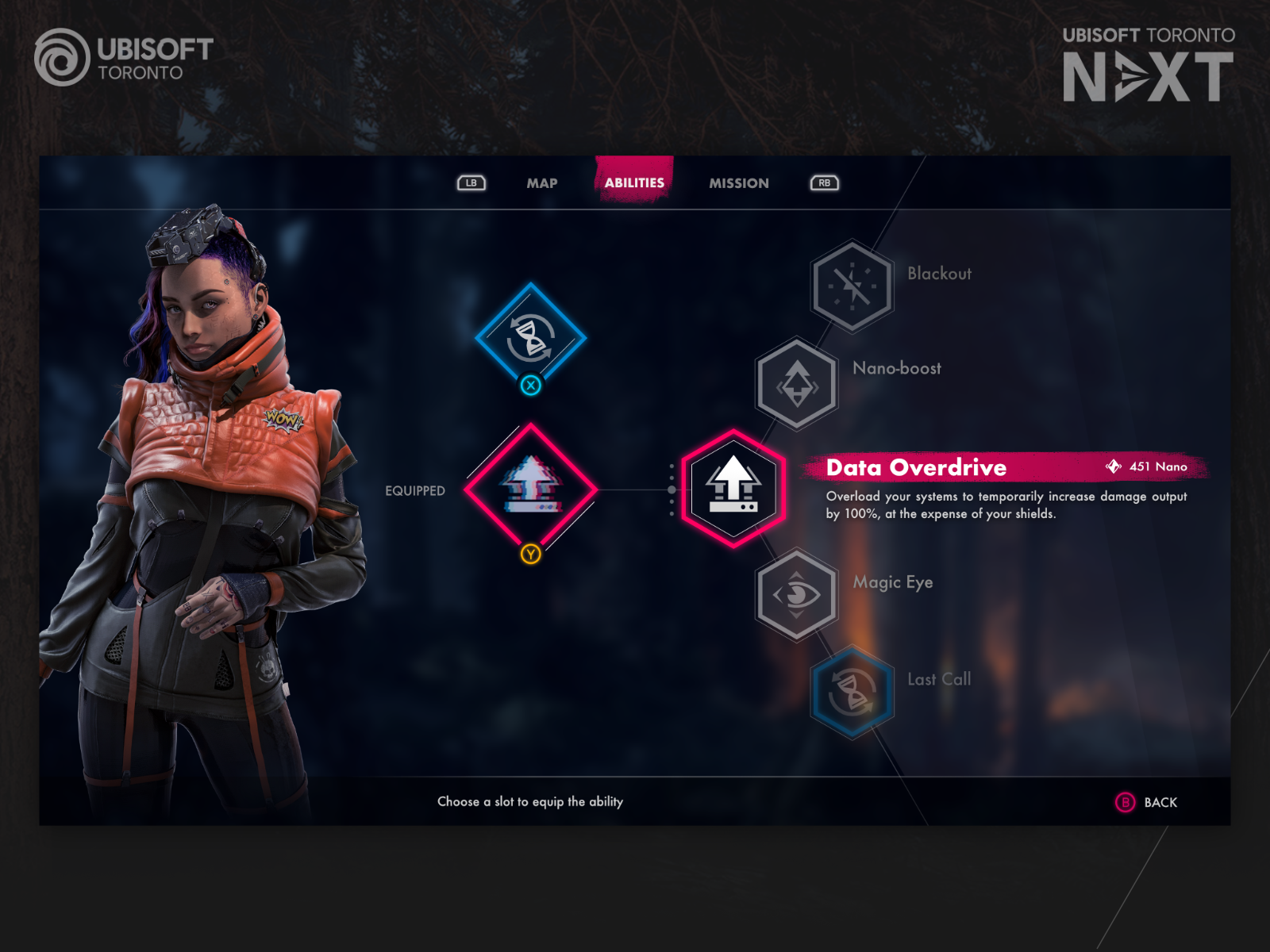Click the Nano currency diamond icon
1270x952 pixels.
pyautogui.click(x=1114, y=466)
